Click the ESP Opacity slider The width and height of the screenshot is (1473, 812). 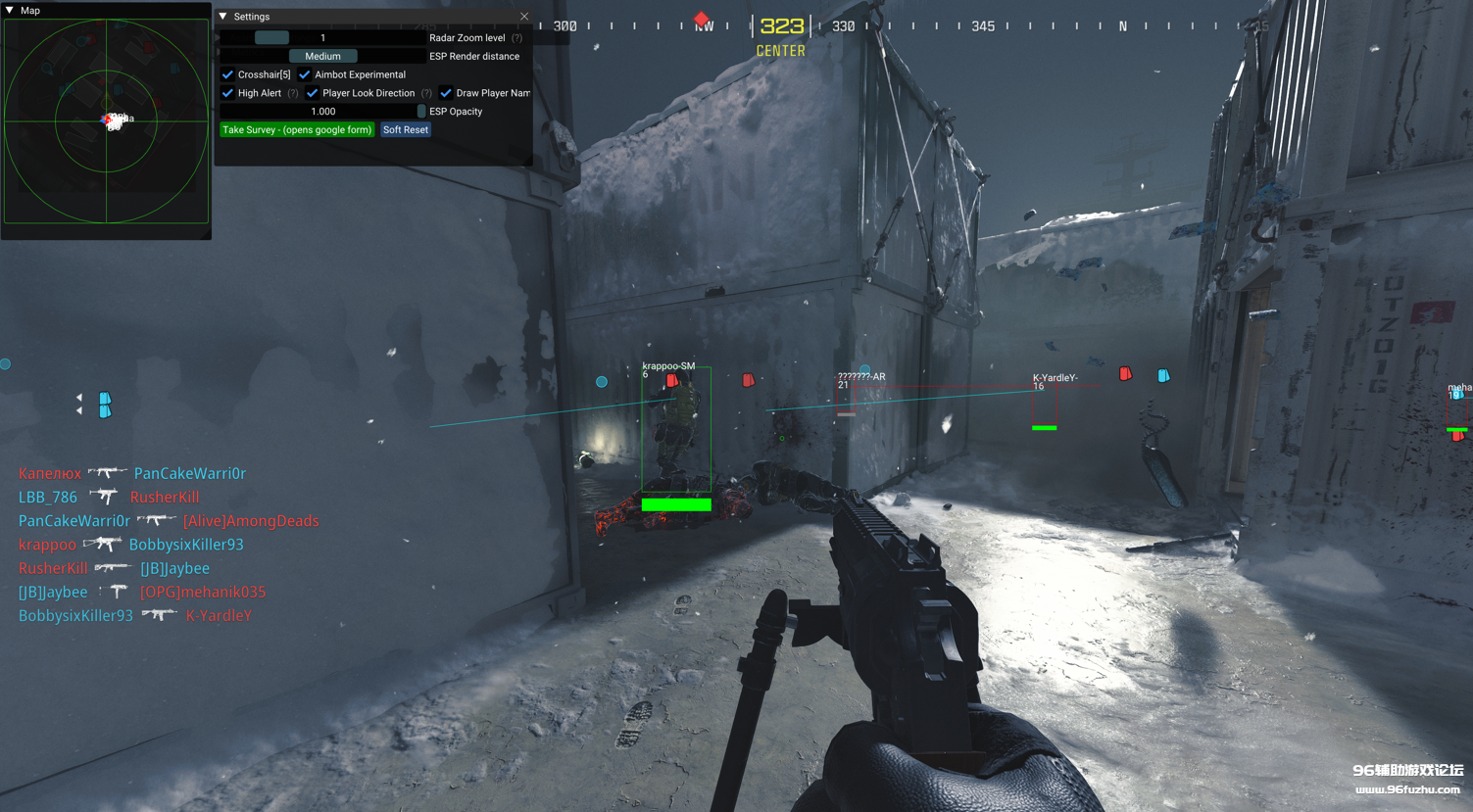tap(322, 112)
